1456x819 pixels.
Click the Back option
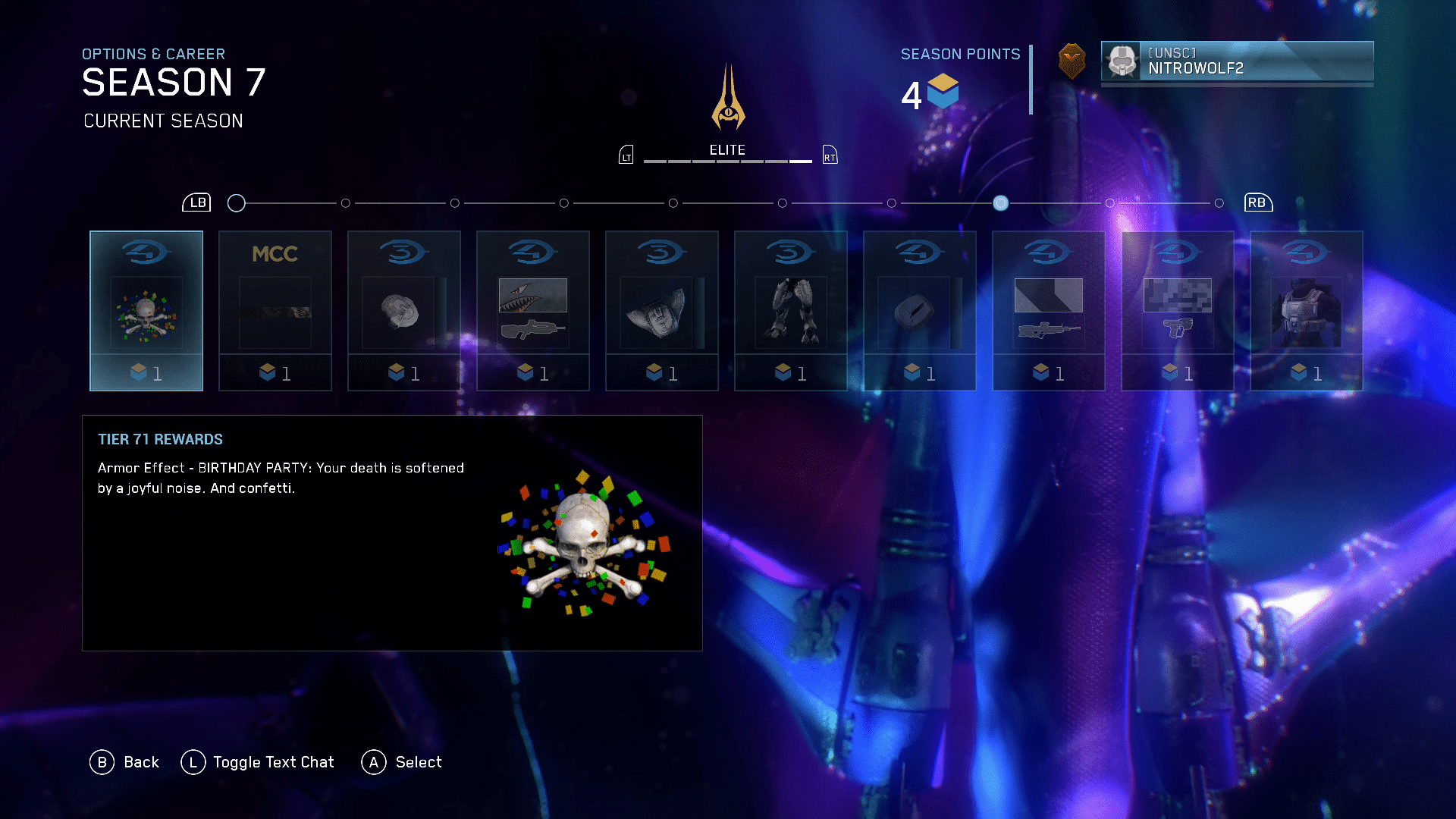125,762
